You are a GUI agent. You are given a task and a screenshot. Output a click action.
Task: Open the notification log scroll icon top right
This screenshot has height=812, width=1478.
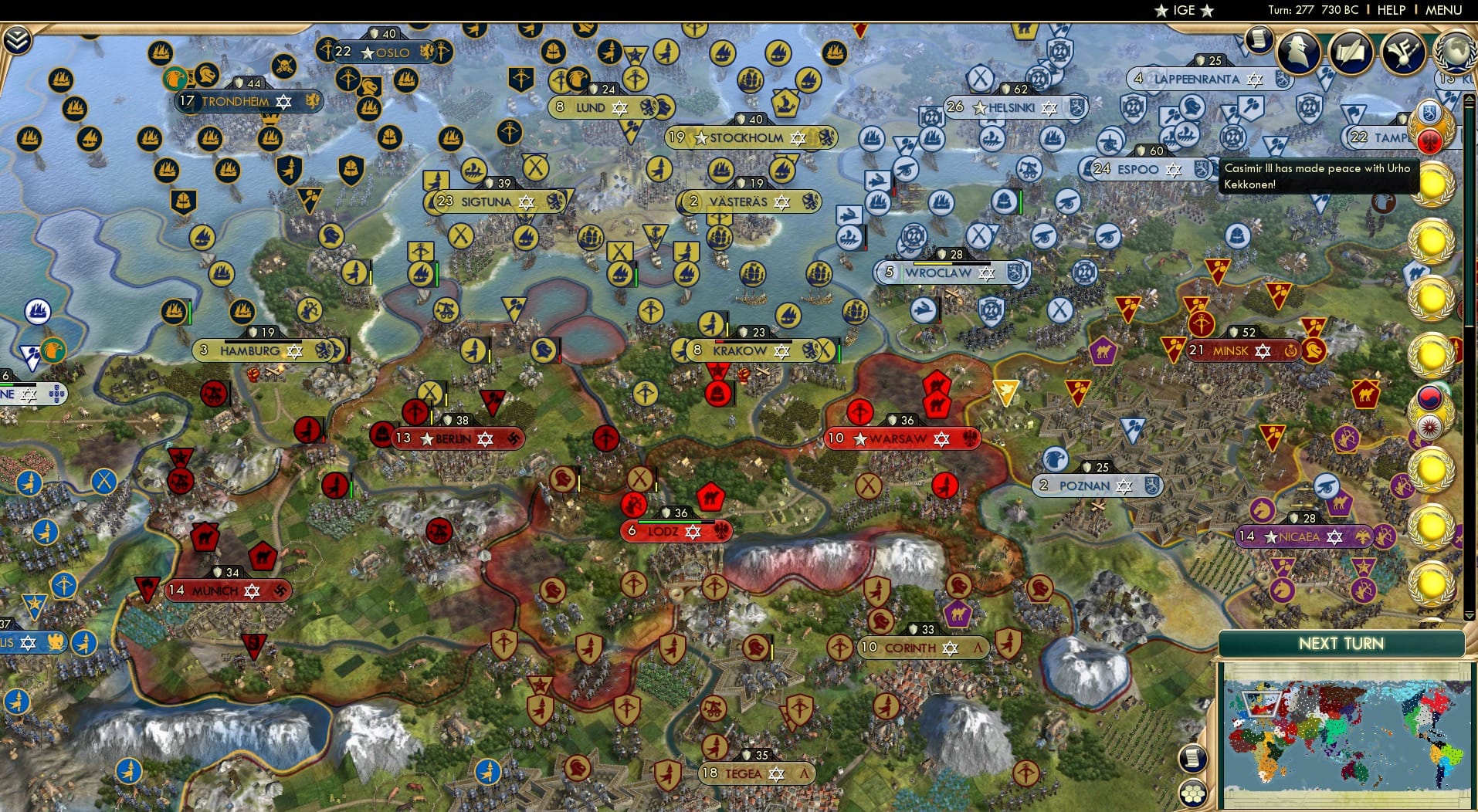1257,39
